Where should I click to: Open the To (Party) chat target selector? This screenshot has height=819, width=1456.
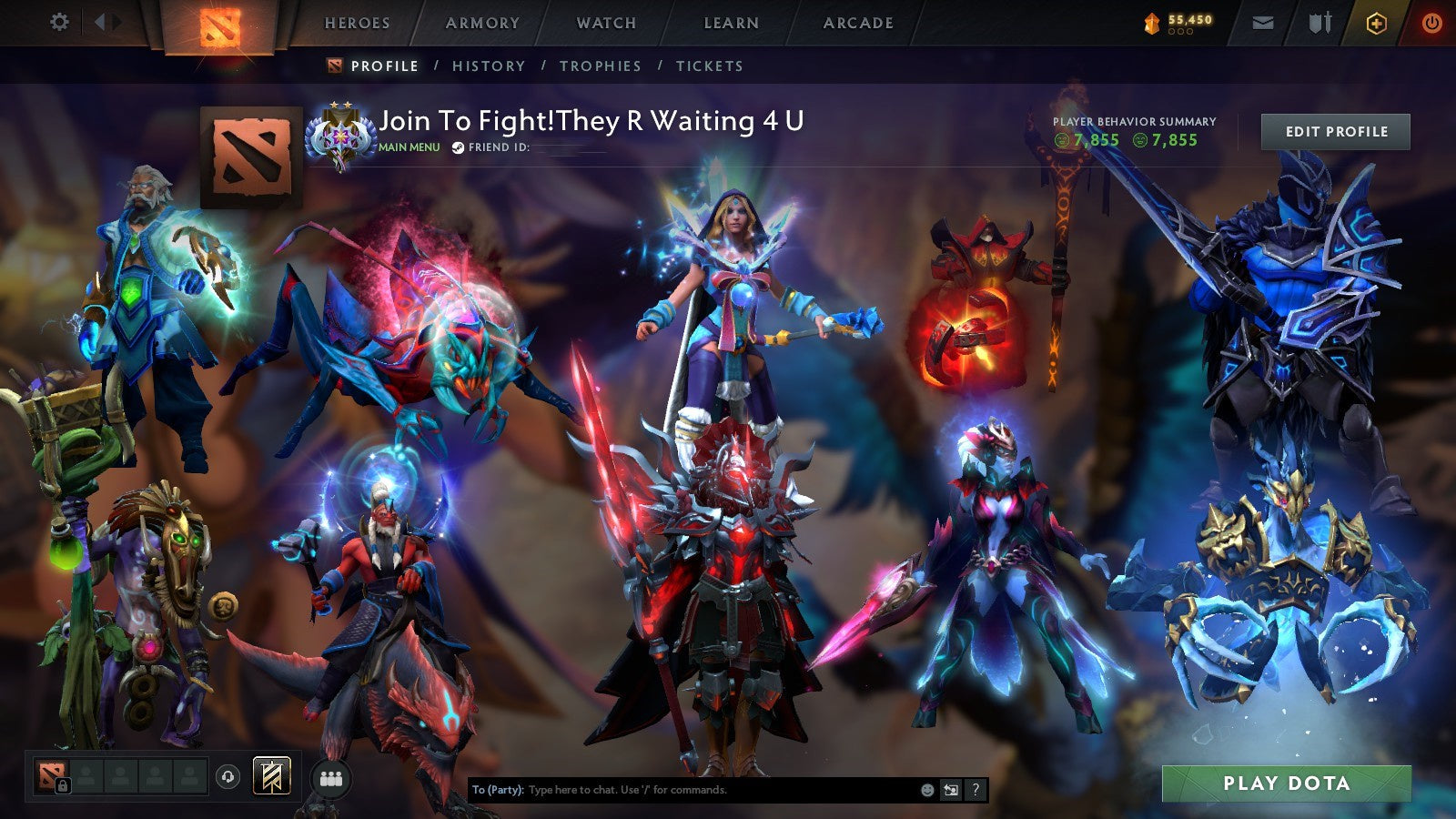tap(496, 791)
